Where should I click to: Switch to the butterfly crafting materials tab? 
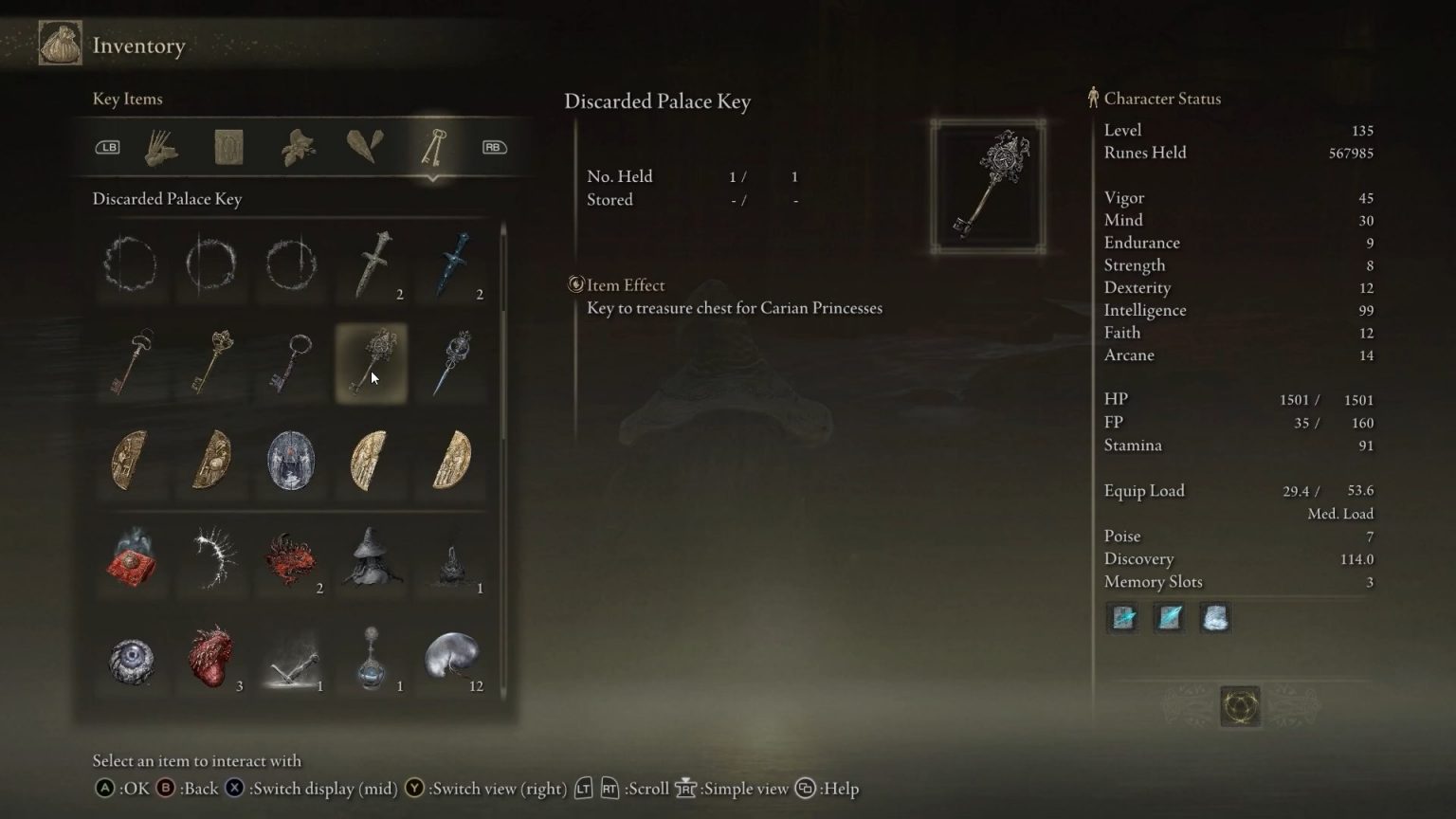coord(297,146)
